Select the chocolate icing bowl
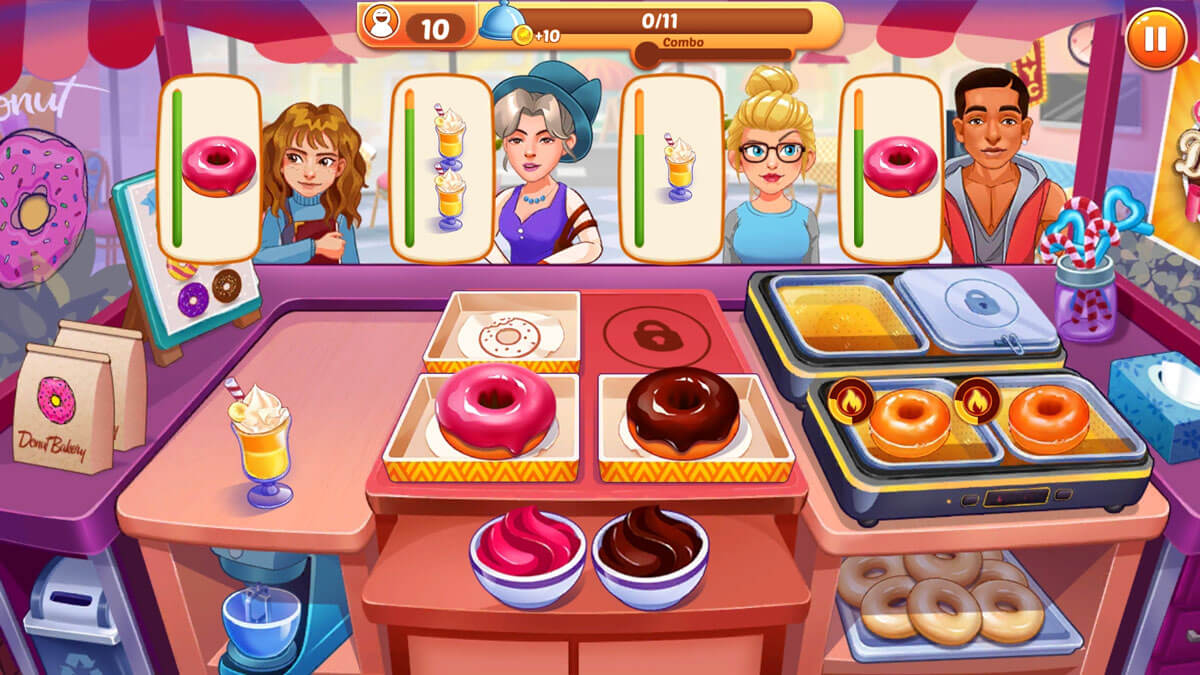The height and width of the screenshot is (675, 1200). (650, 556)
